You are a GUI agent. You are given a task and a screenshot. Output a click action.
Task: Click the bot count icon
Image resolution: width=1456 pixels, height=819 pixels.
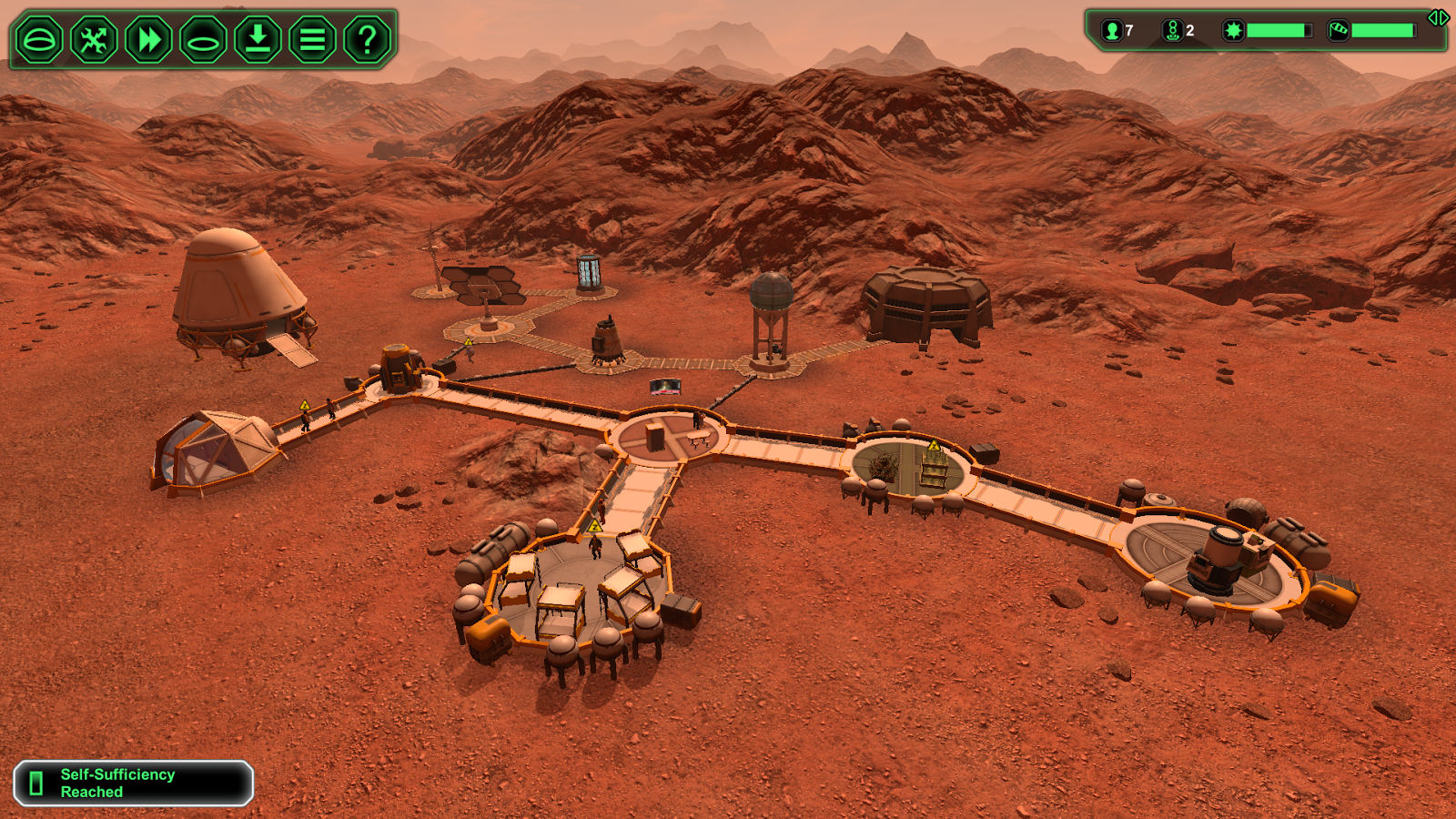point(1172,31)
